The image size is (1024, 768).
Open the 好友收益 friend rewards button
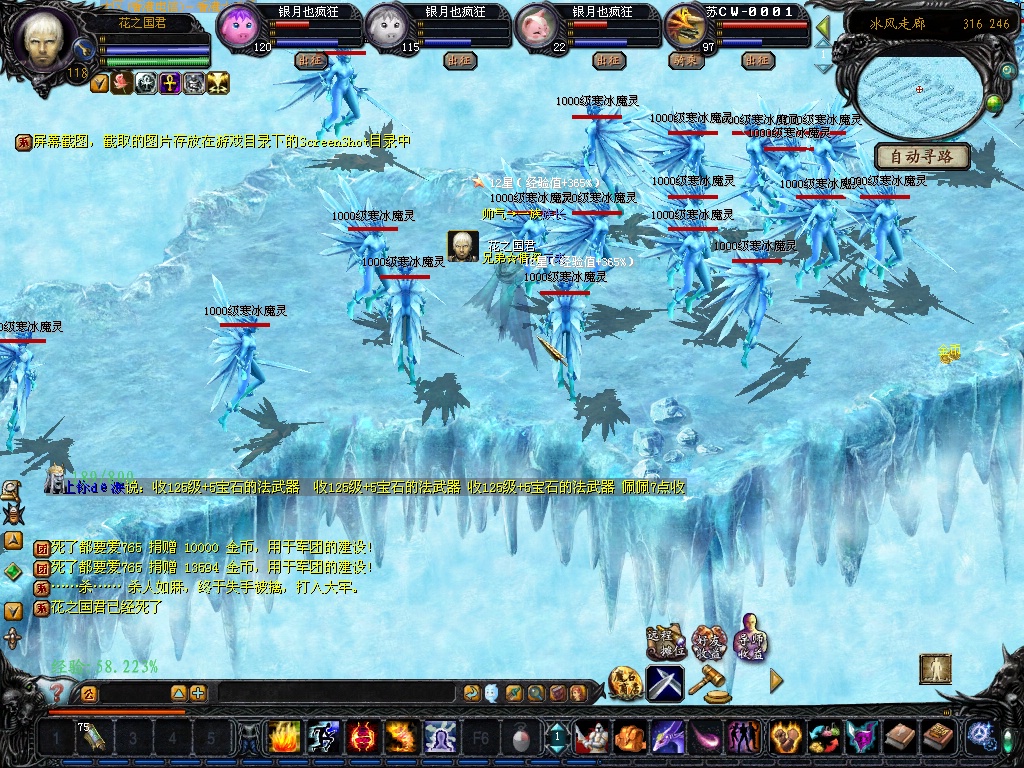[708, 641]
